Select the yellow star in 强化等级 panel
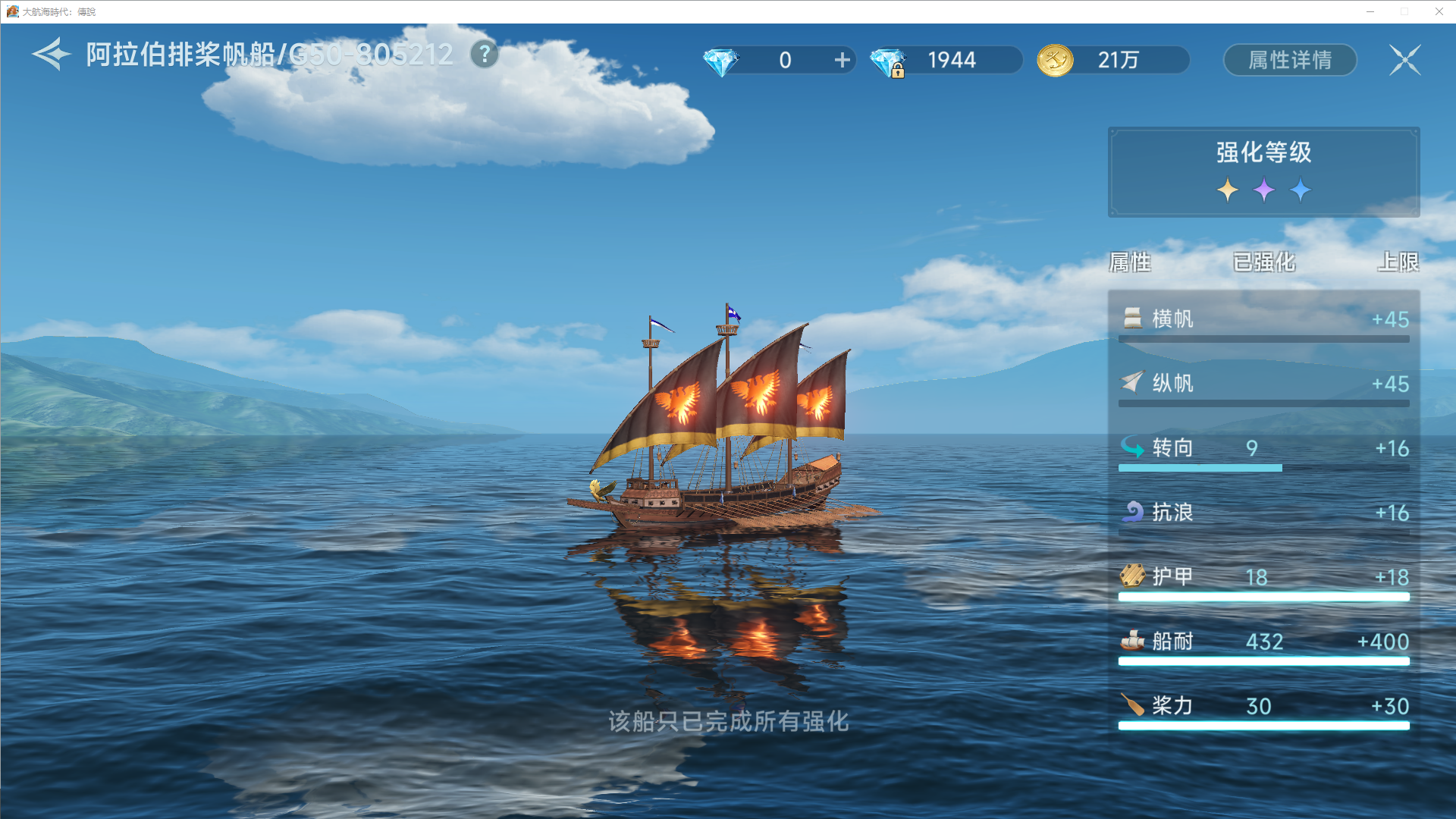Viewport: 1456px width, 819px height. 1226,190
